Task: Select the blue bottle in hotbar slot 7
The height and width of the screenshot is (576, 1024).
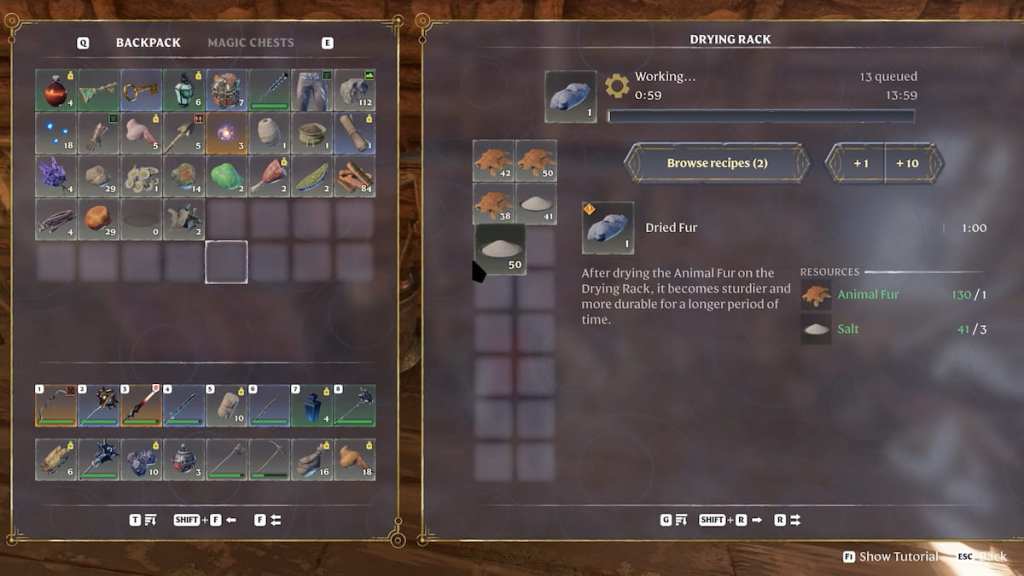Action: click(312, 406)
